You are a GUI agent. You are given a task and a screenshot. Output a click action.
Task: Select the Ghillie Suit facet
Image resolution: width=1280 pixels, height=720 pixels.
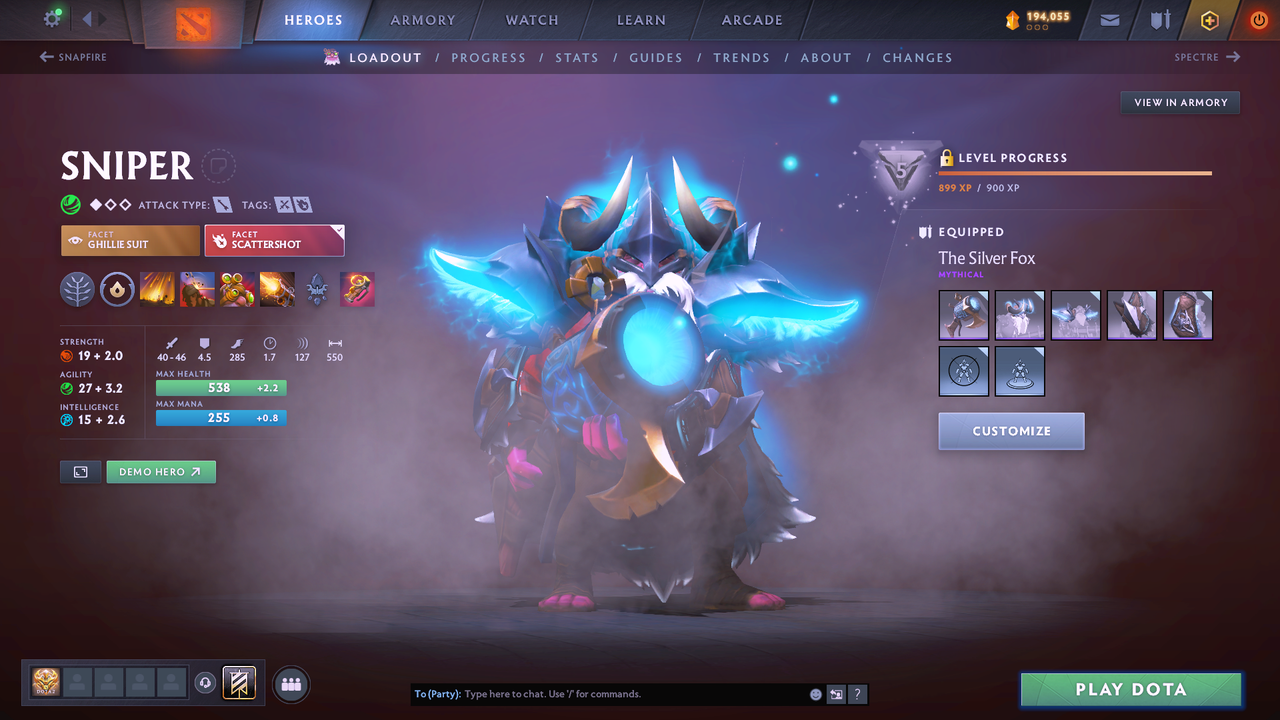point(129,240)
